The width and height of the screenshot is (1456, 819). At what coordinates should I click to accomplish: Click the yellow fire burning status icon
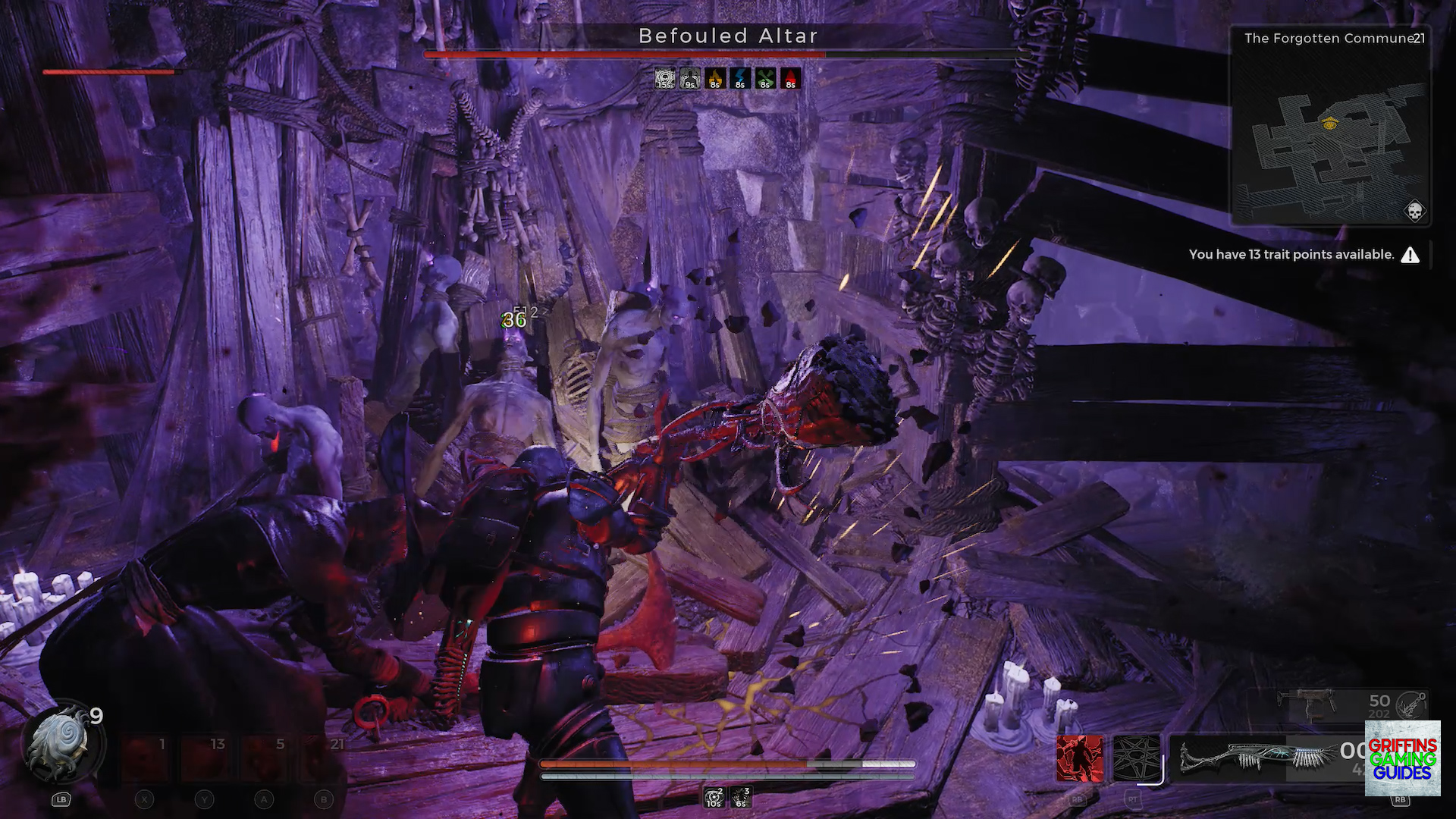click(x=714, y=78)
